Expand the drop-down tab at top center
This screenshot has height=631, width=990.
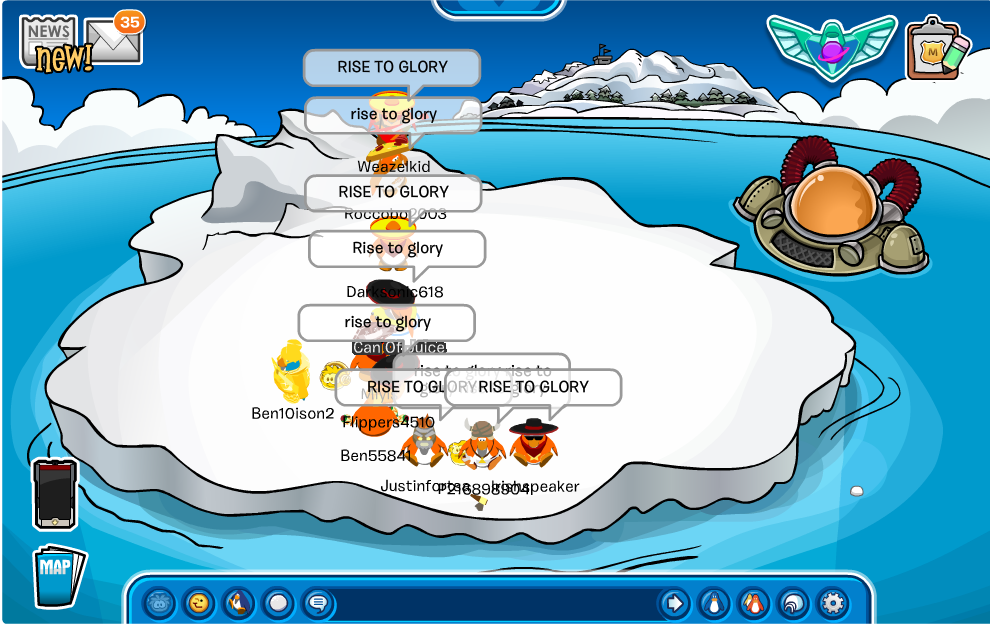tap(497, 8)
